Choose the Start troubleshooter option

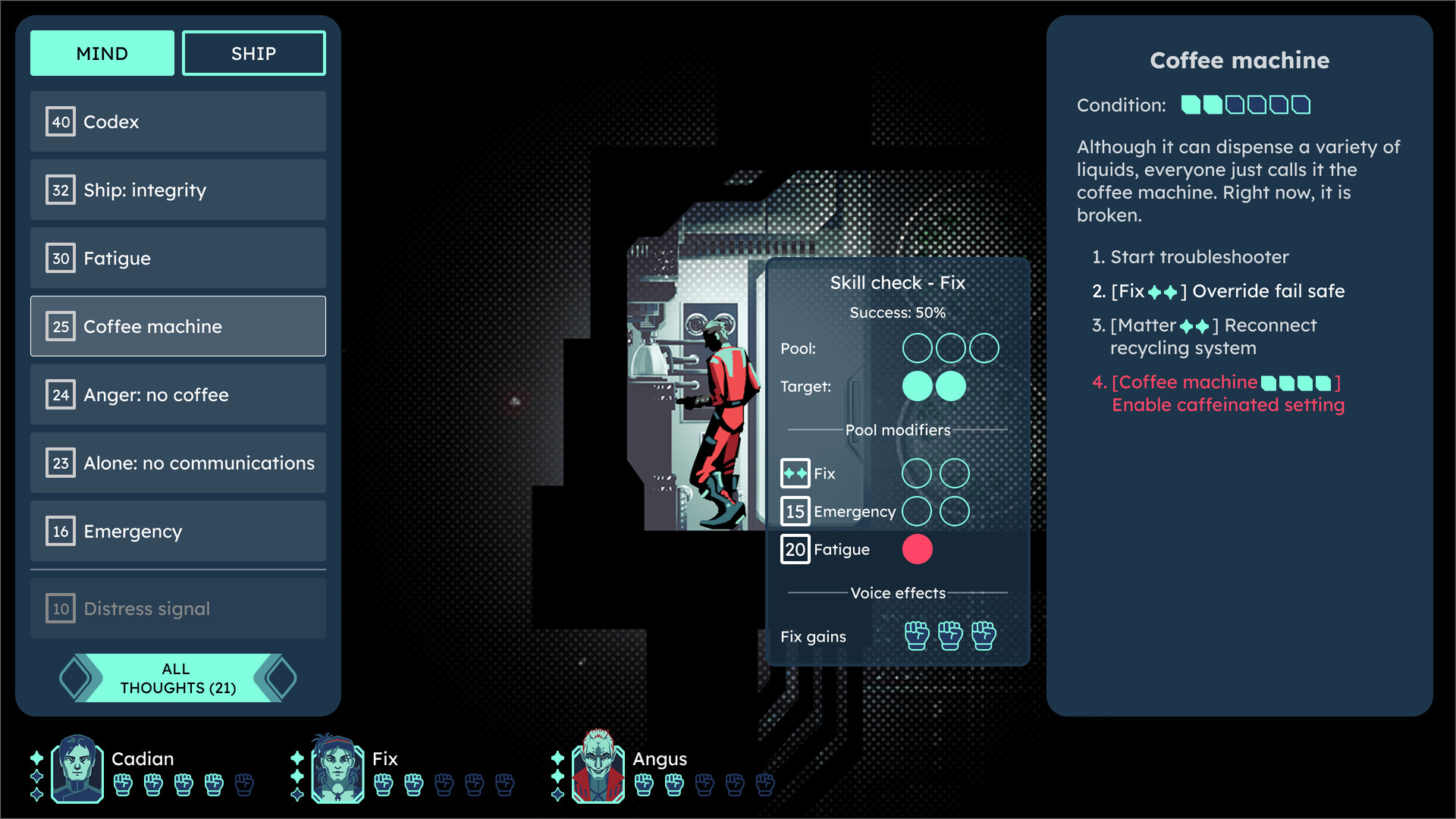click(x=1198, y=256)
